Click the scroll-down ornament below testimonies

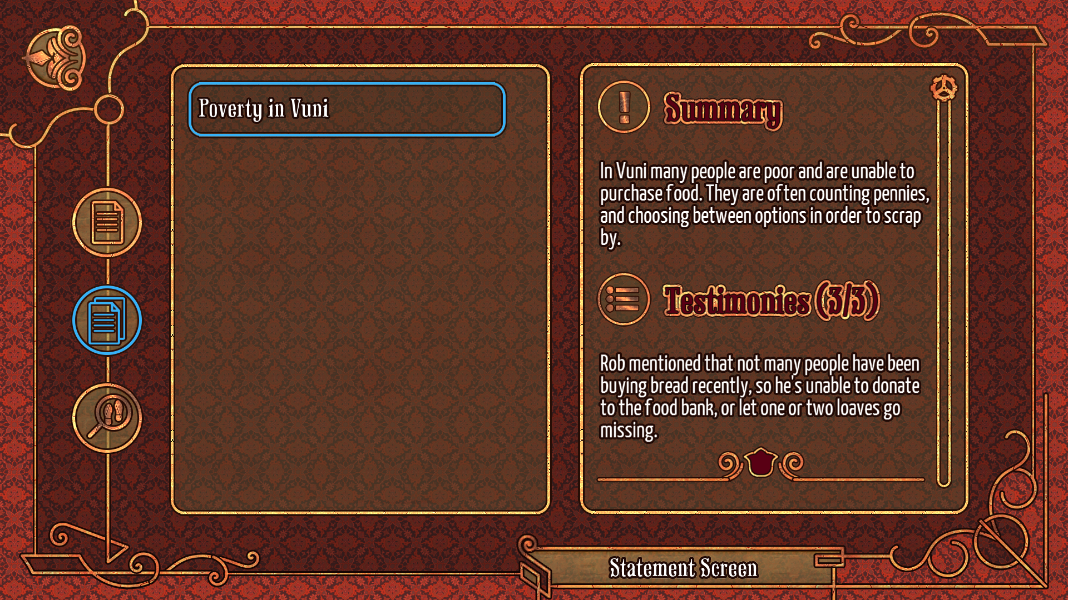(x=761, y=463)
